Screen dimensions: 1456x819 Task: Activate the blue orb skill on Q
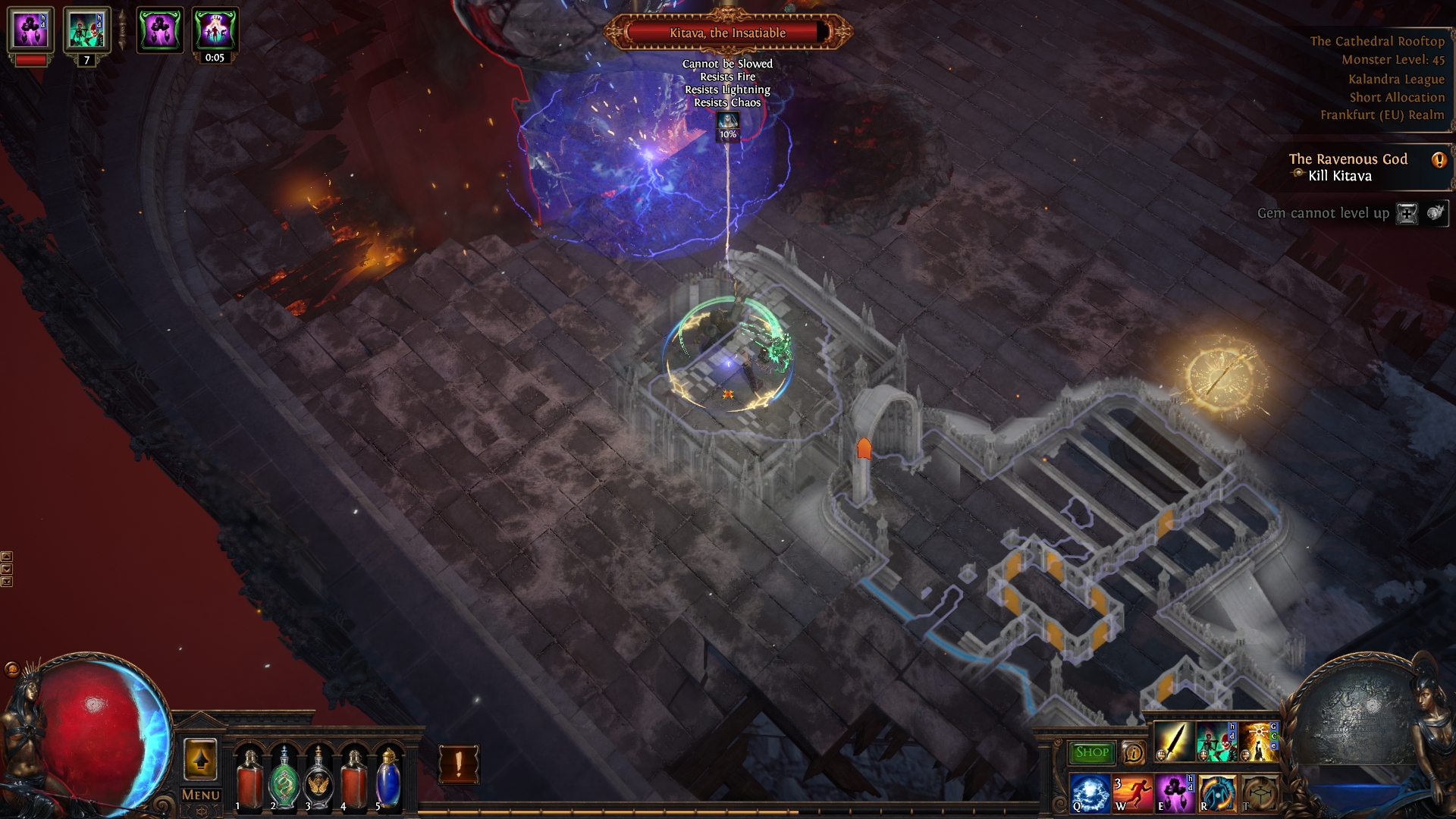1090,792
